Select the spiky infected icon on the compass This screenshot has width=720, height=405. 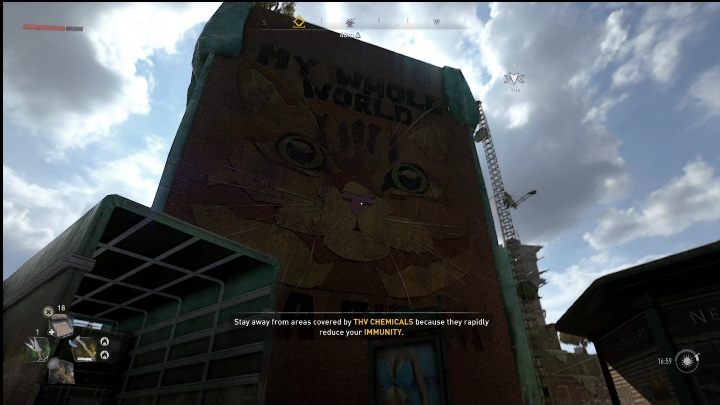(351, 22)
